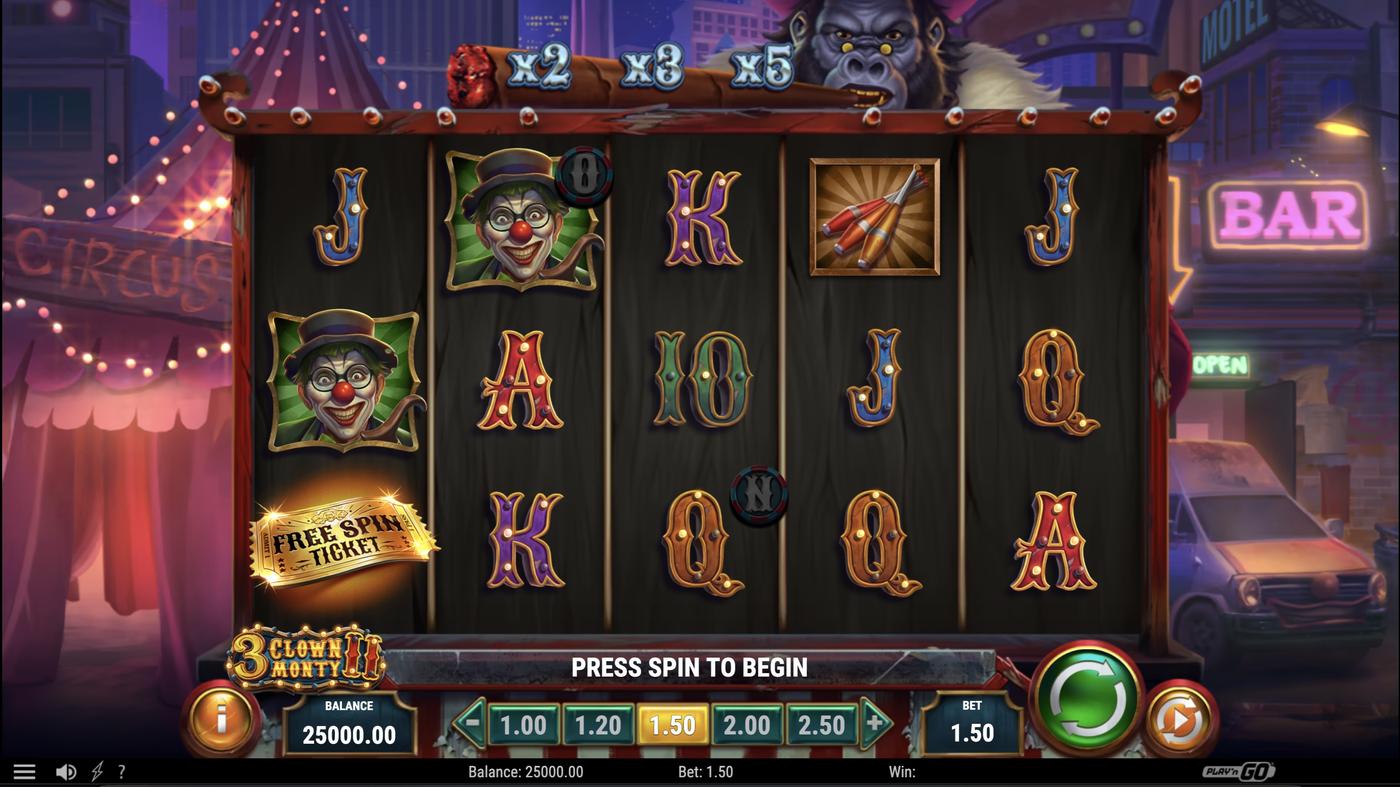Viewport: 1400px width, 787px height.
Task: Mute the game sound
Action: coord(66,770)
